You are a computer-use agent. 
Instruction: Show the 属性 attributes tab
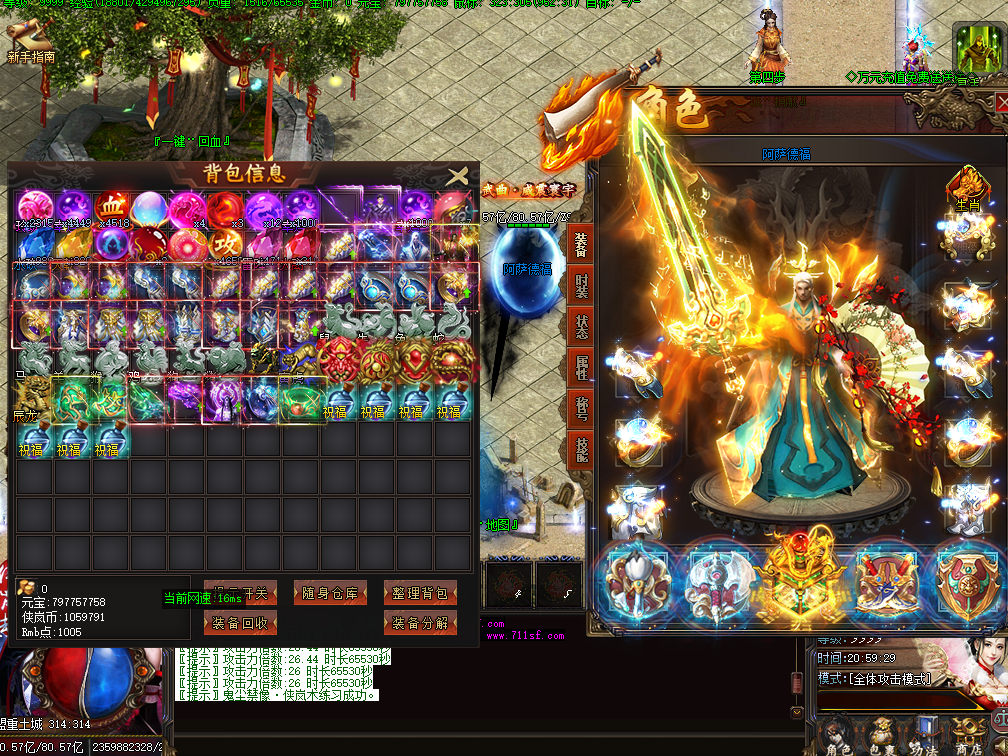[x=582, y=368]
